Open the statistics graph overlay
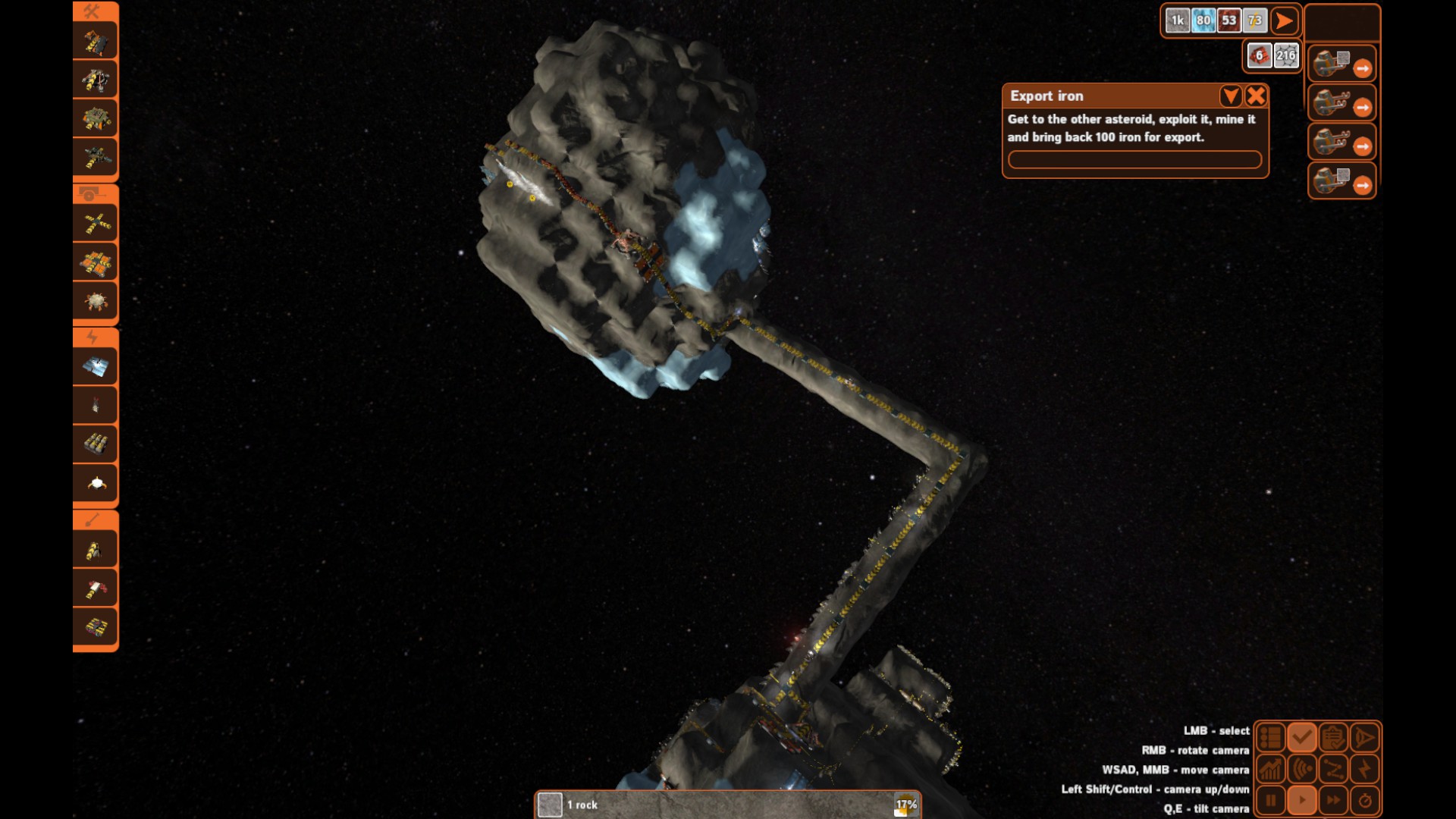The width and height of the screenshot is (1456, 819). coord(1270,769)
